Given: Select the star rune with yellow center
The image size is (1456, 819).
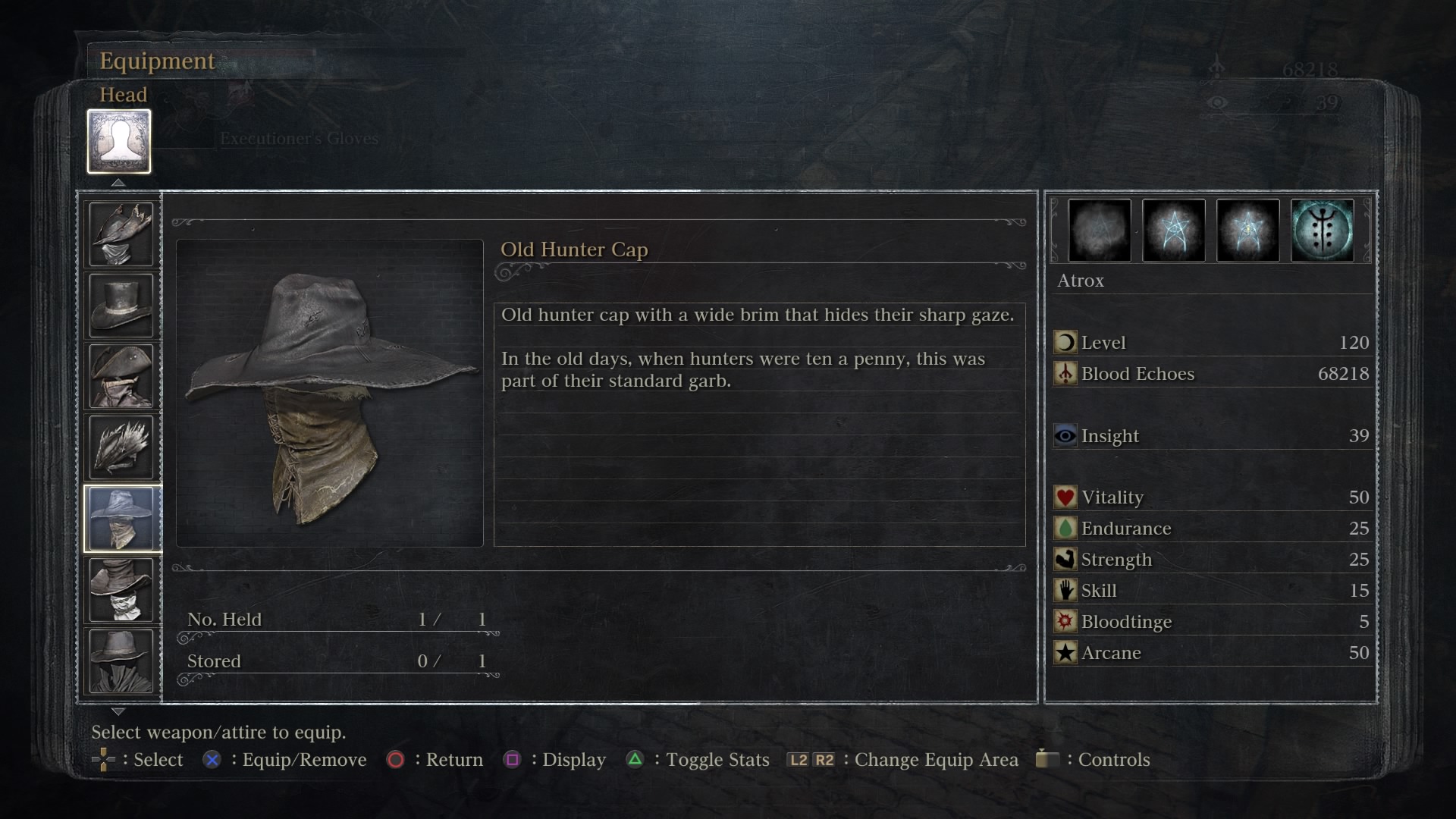Looking at the screenshot, I should pyautogui.click(x=1247, y=231).
